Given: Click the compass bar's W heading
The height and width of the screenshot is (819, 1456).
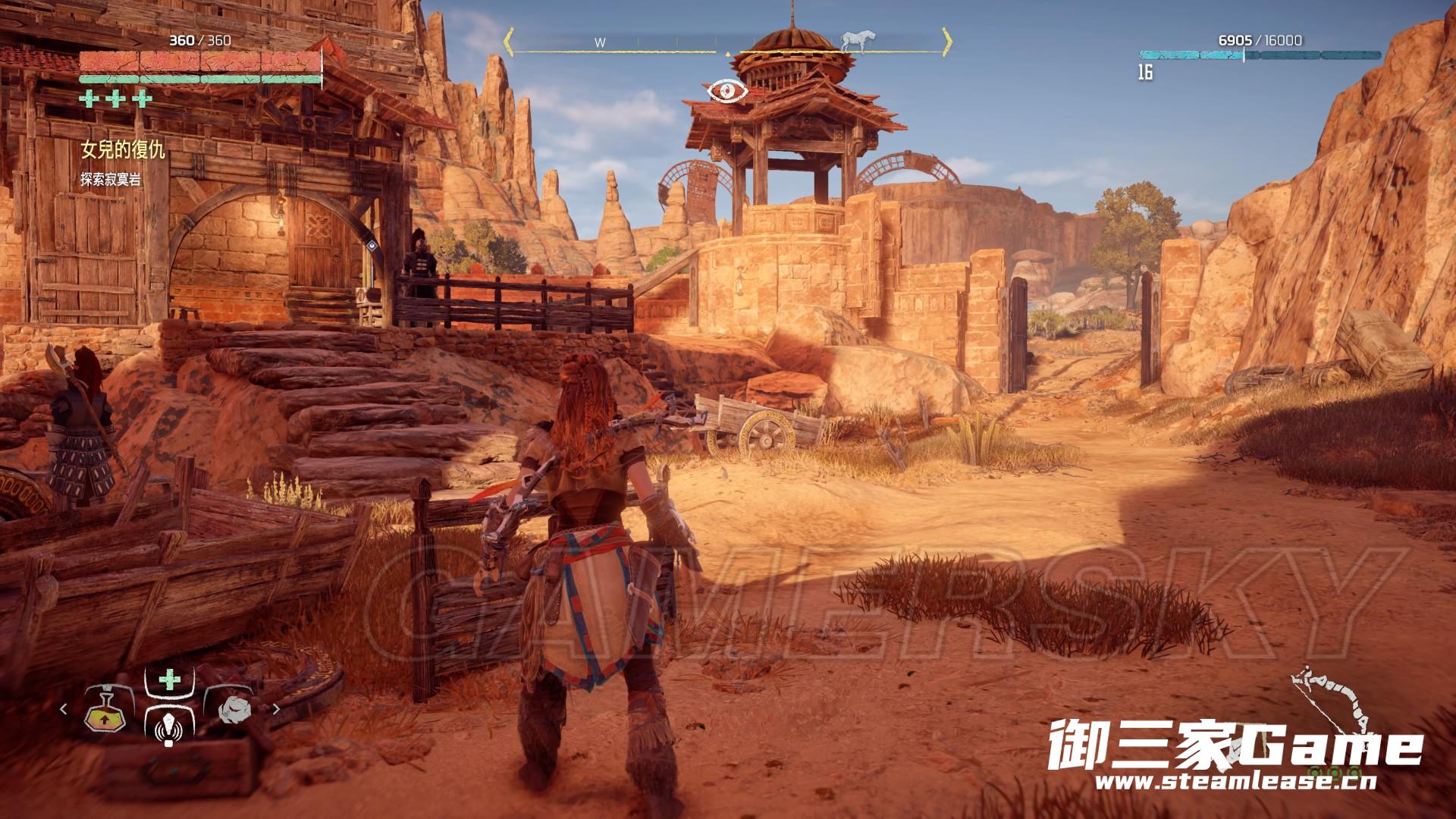Looking at the screenshot, I should pyautogui.click(x=600, y=42).
